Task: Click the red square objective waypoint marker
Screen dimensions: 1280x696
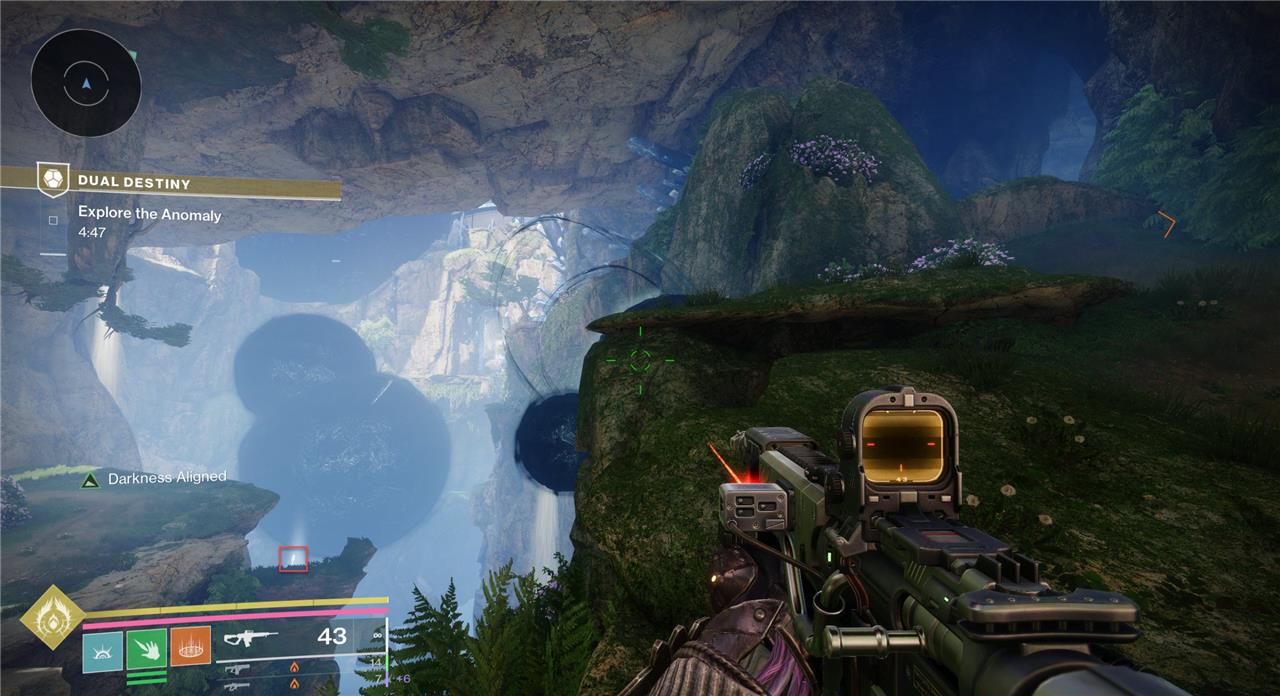Action: click(x=293, y=559)
